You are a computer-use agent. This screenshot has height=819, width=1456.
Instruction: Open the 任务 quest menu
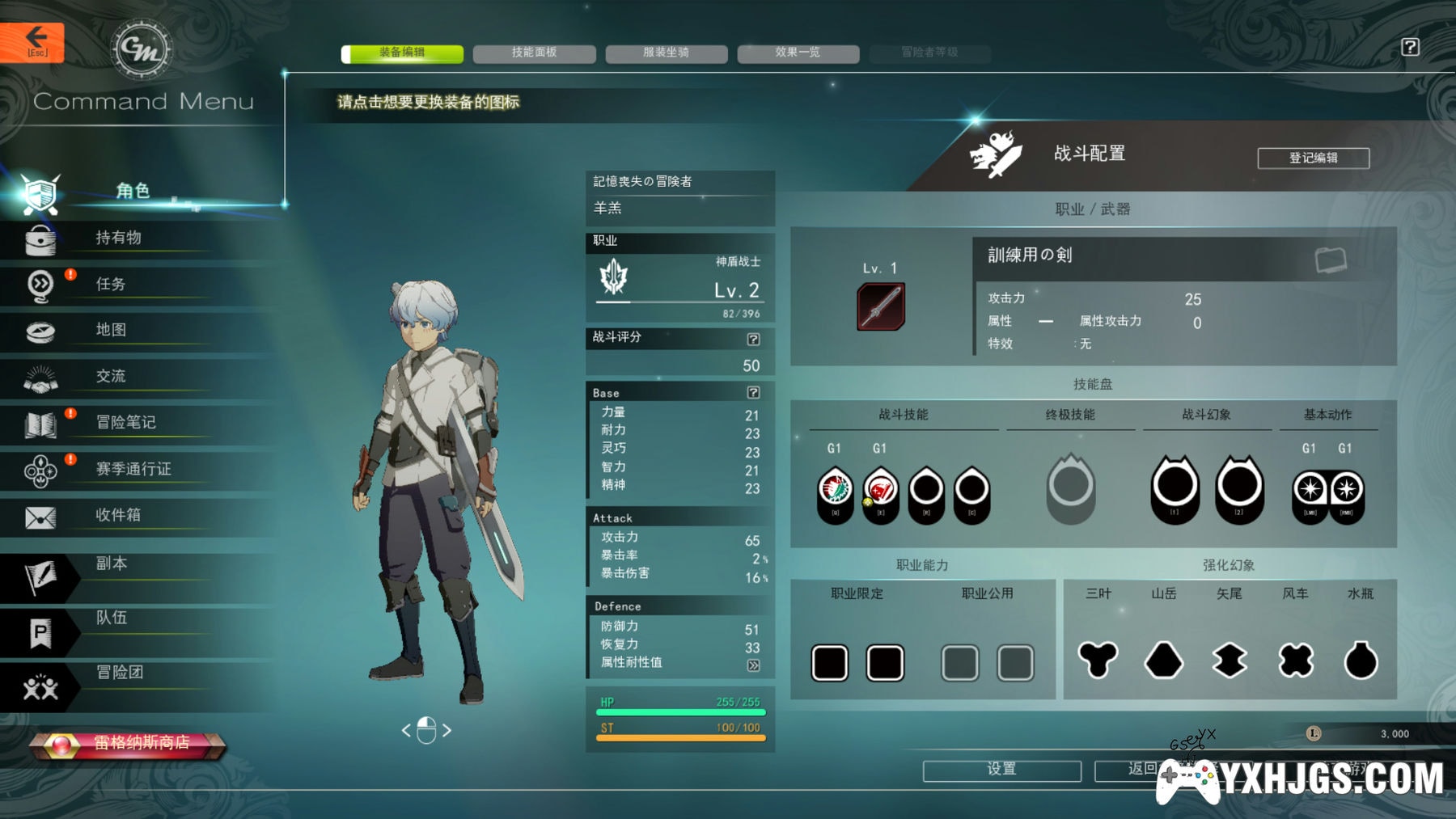(x=111, y=285)
